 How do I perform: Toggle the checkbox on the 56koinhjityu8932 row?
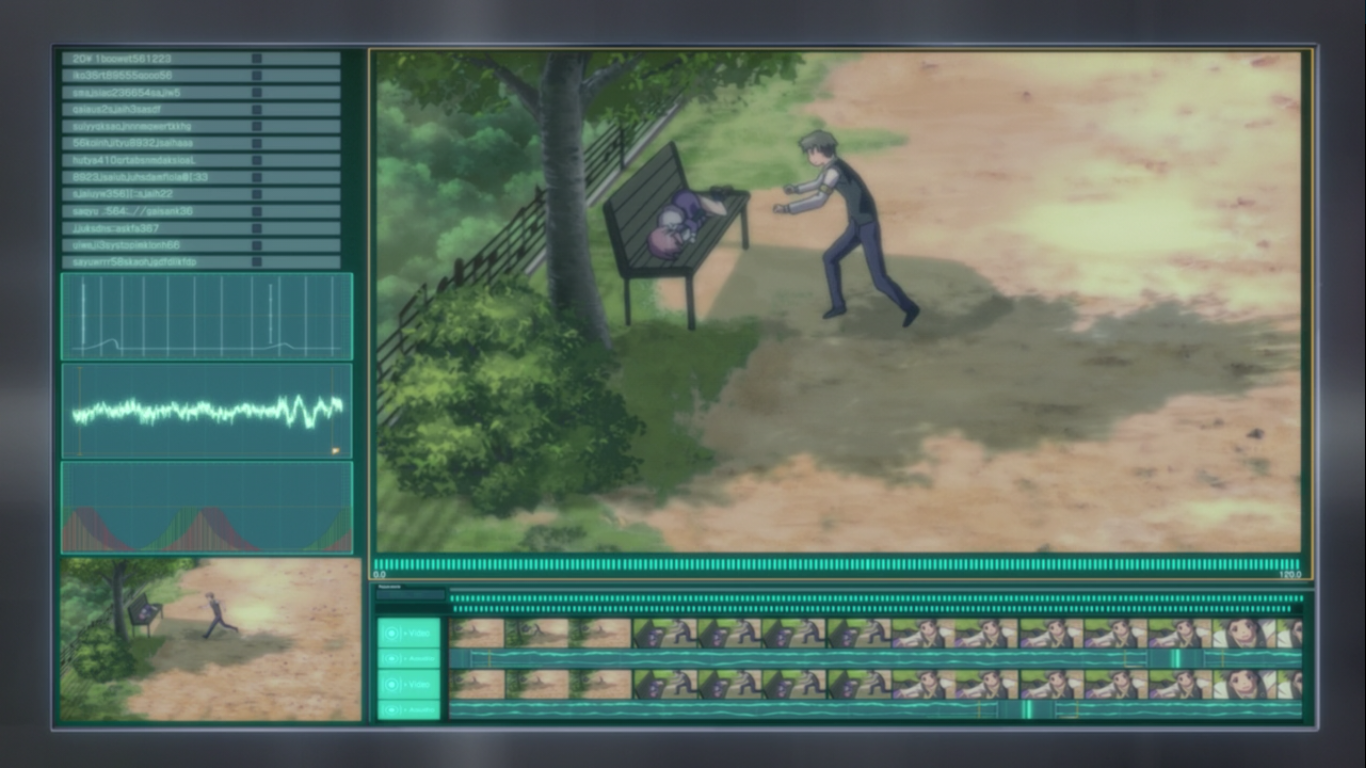(x=257, y=143)
